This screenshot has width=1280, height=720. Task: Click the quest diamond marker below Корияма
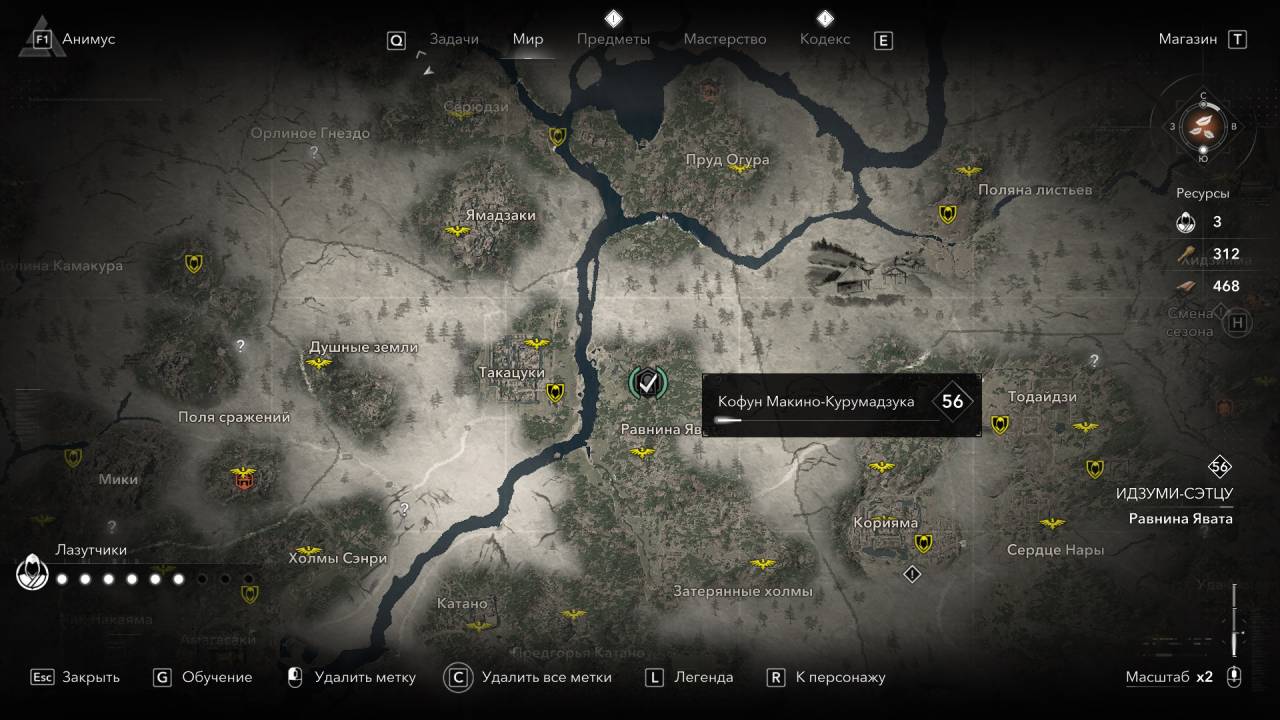point(911,574)
